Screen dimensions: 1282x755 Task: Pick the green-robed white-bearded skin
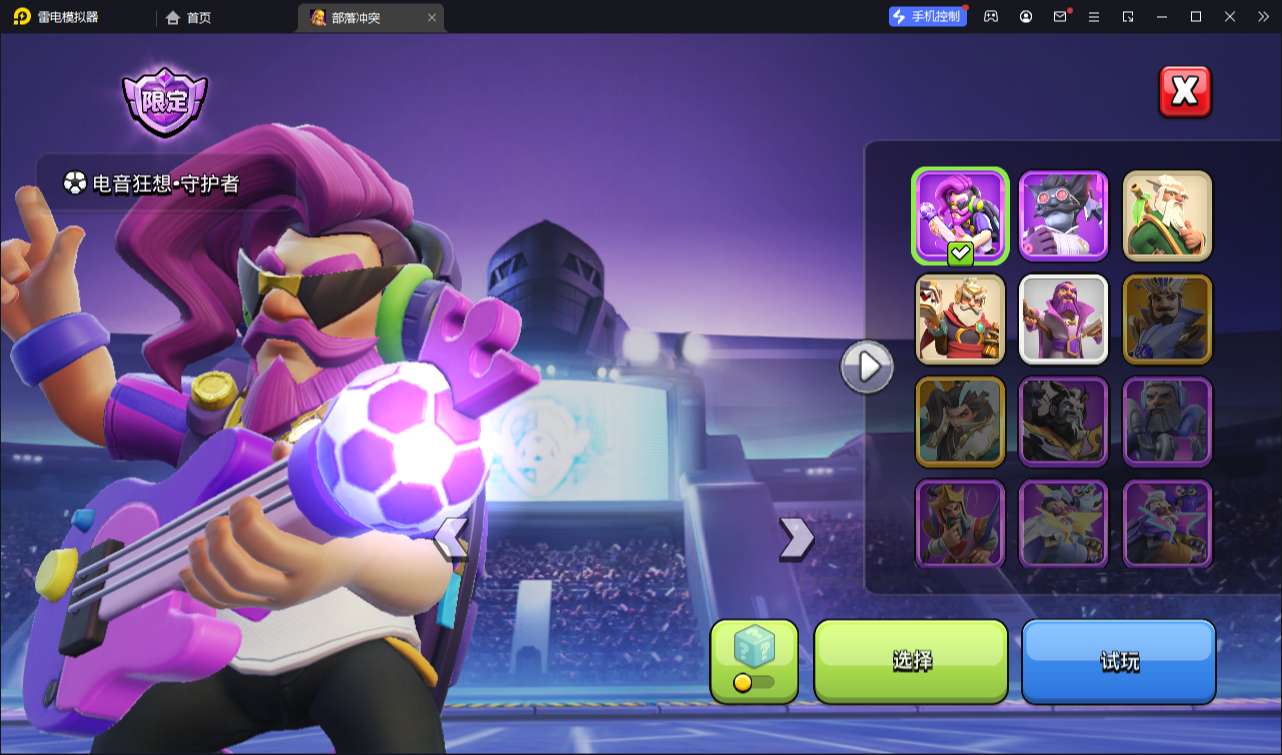(x=1167, y=215)
